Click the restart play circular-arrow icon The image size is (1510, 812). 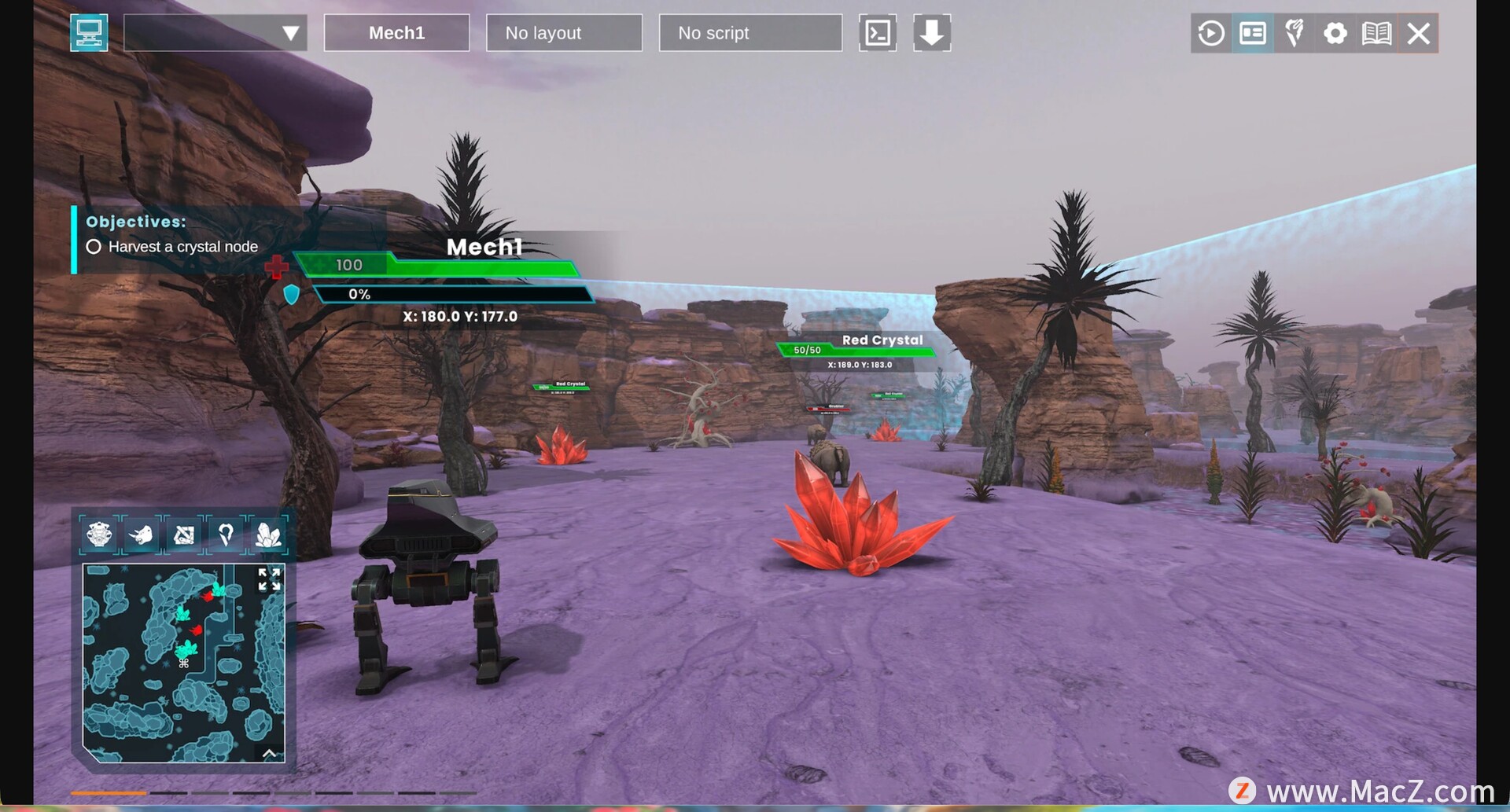pyautogui.click(x=1211, y=33)
